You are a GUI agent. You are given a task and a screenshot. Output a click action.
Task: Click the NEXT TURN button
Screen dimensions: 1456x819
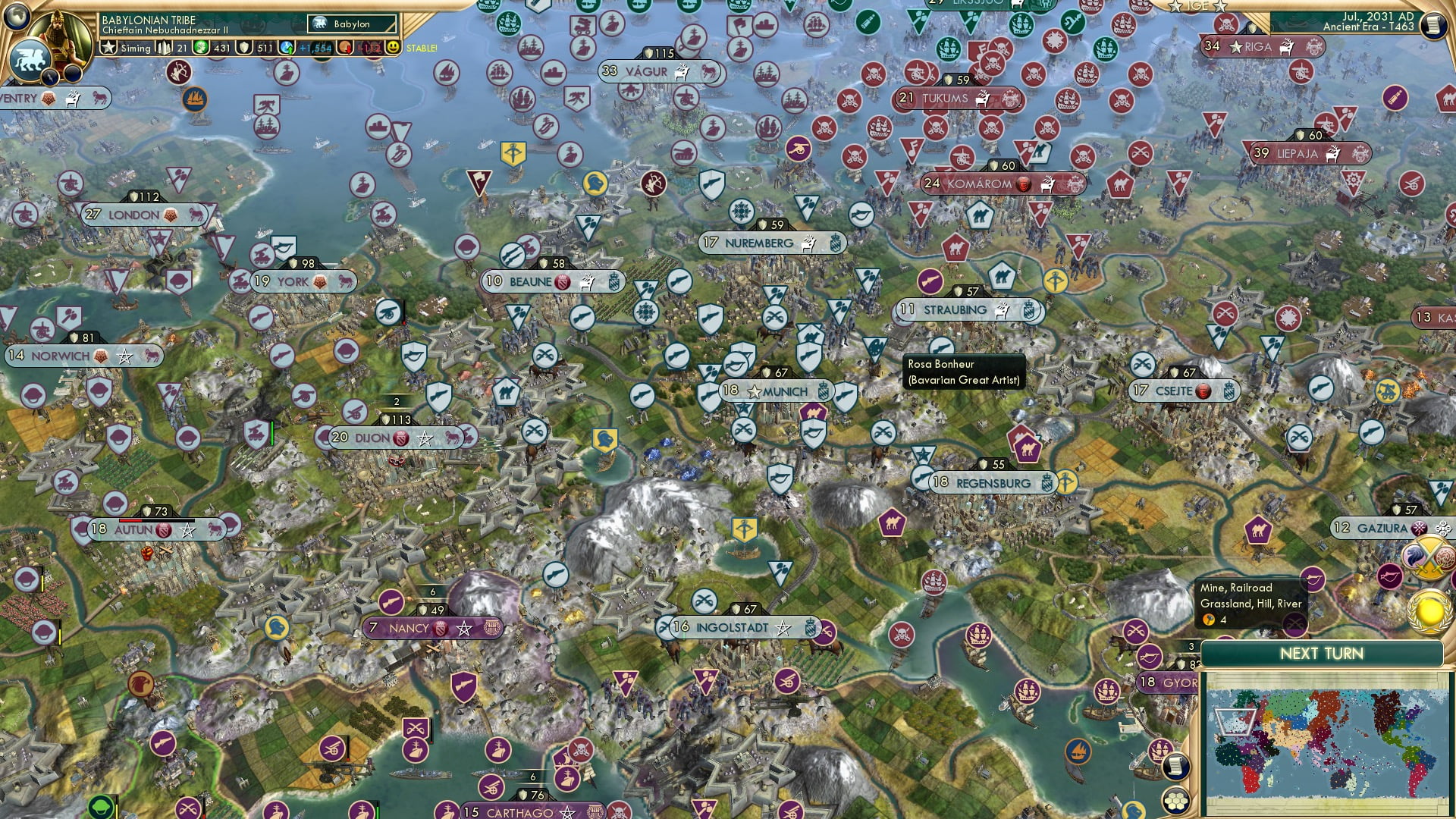(x=1322, y=654)
